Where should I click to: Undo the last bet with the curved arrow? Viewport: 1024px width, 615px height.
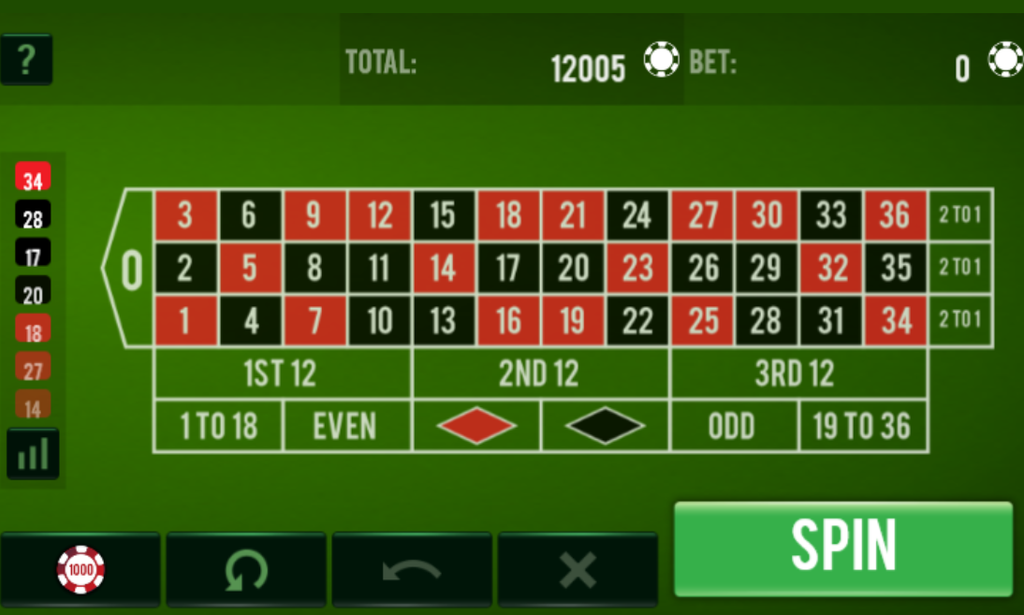tap(412, 570)
